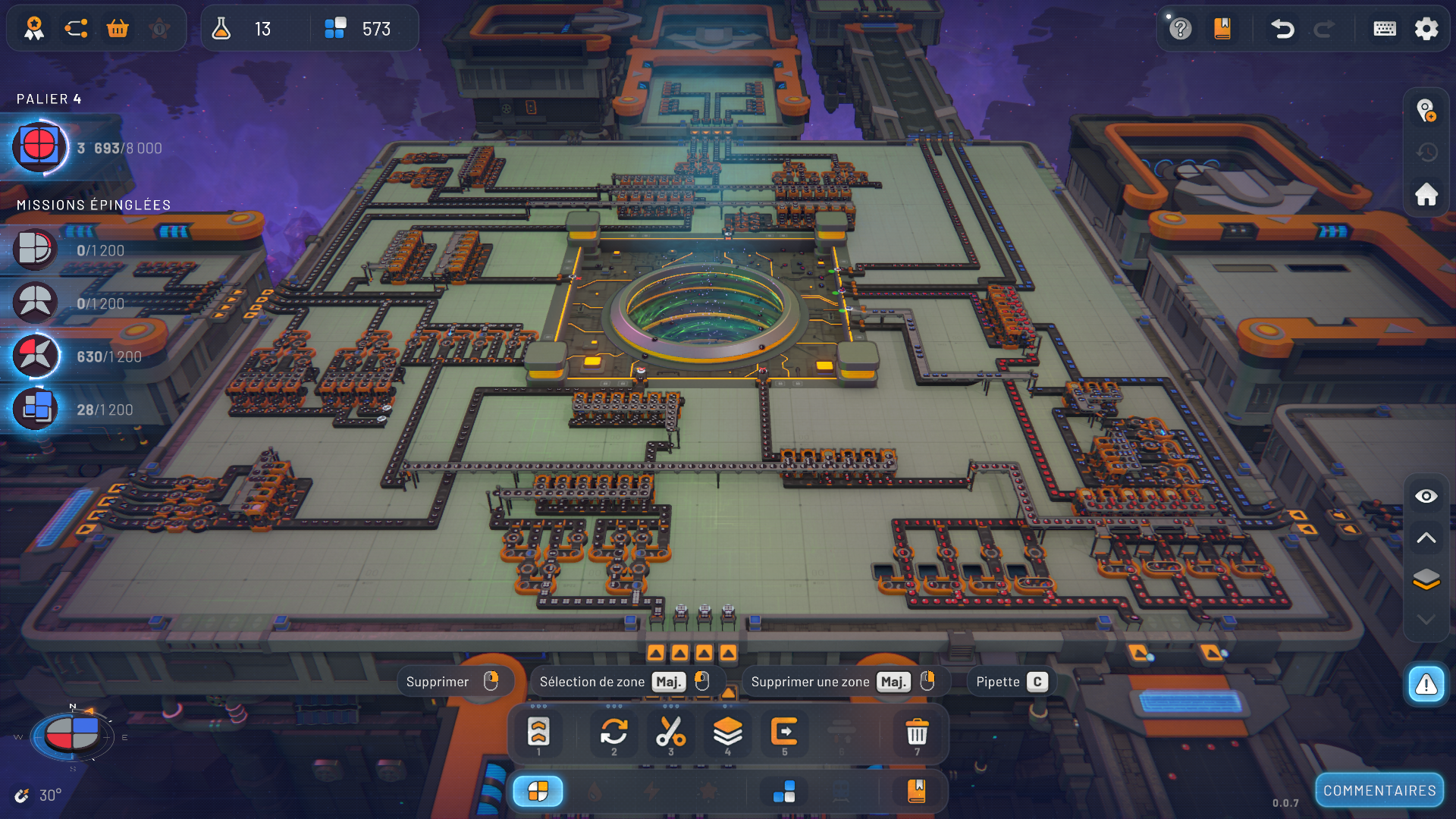Image resolution: width=1456 pixels, height=819 pixels.
Task: Select the rotator tool
Action: (x=613, y=733)
